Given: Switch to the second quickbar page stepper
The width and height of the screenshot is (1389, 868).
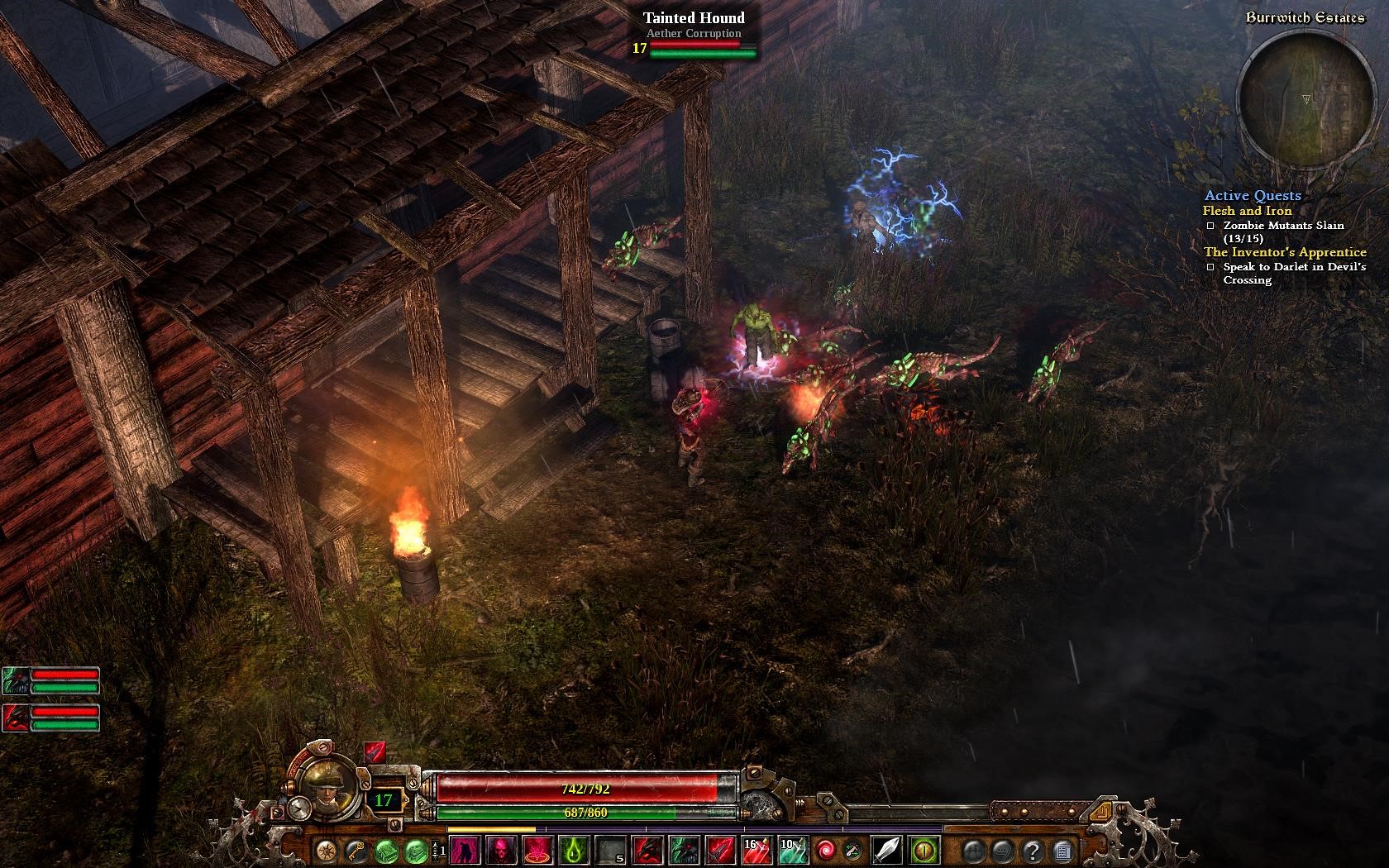Looking at the screenshot, I should tap(439, 844).
